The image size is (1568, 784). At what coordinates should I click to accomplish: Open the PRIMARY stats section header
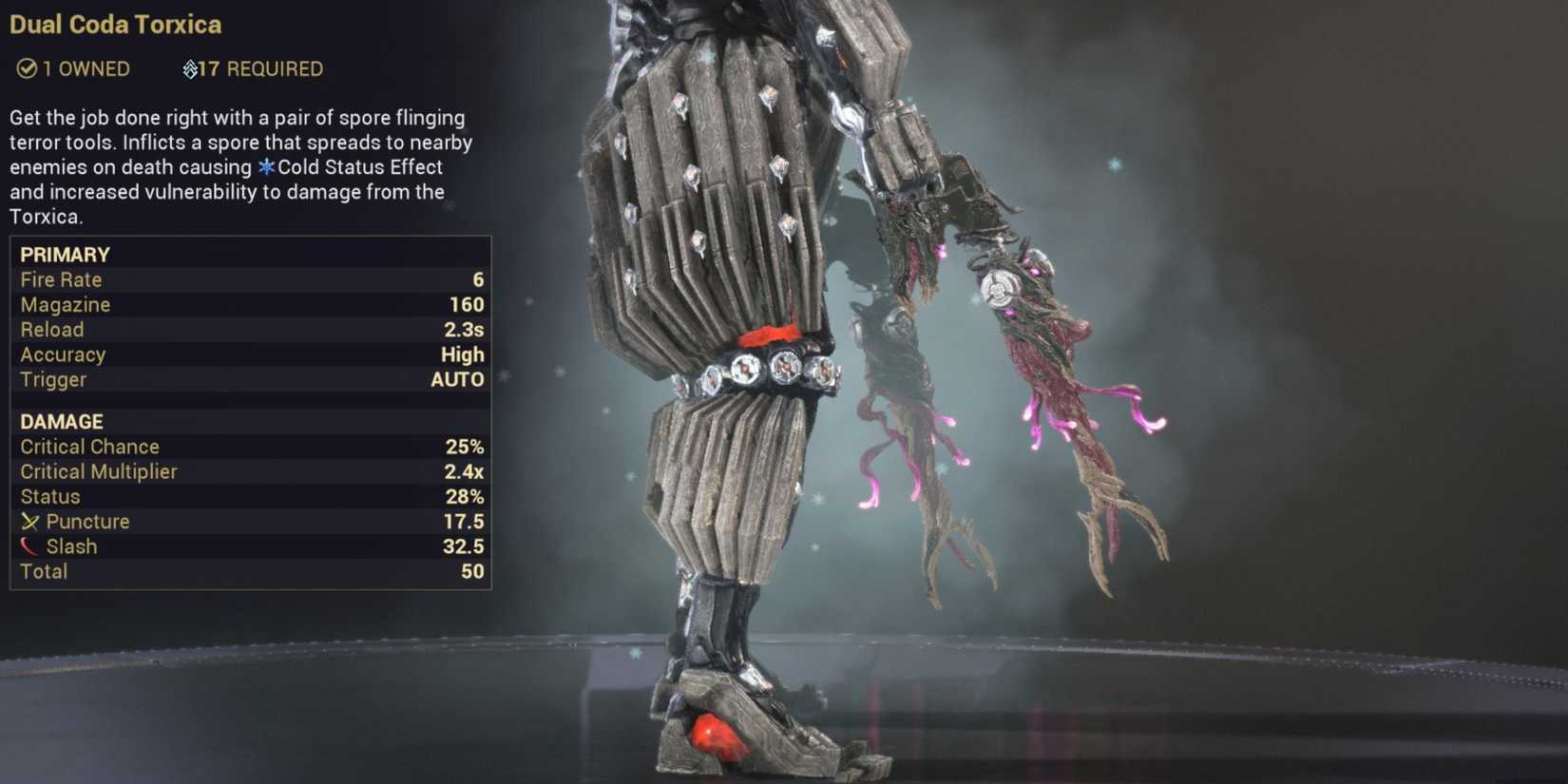(65, 254)
